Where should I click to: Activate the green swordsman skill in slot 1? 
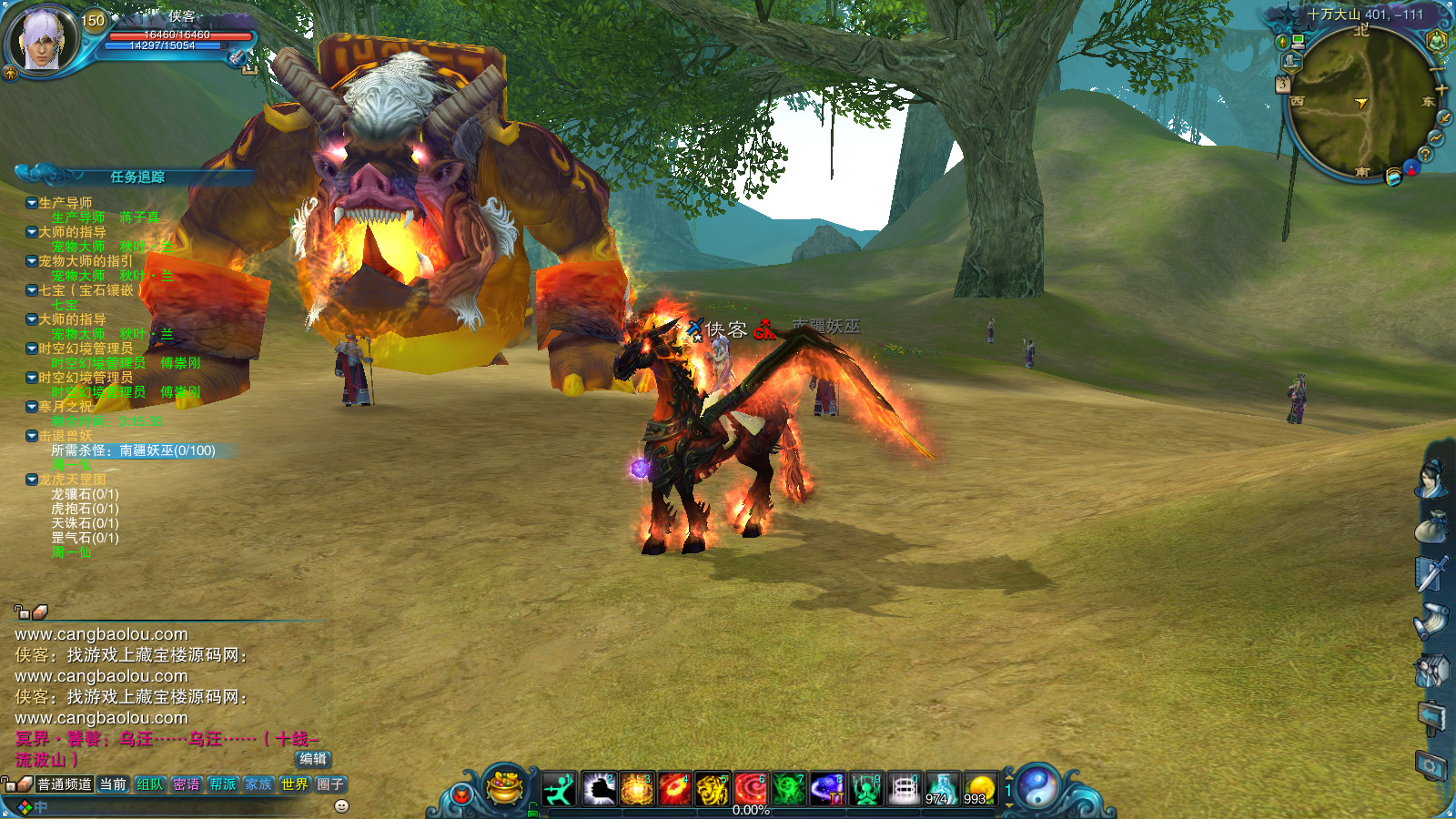click(559, 789)
